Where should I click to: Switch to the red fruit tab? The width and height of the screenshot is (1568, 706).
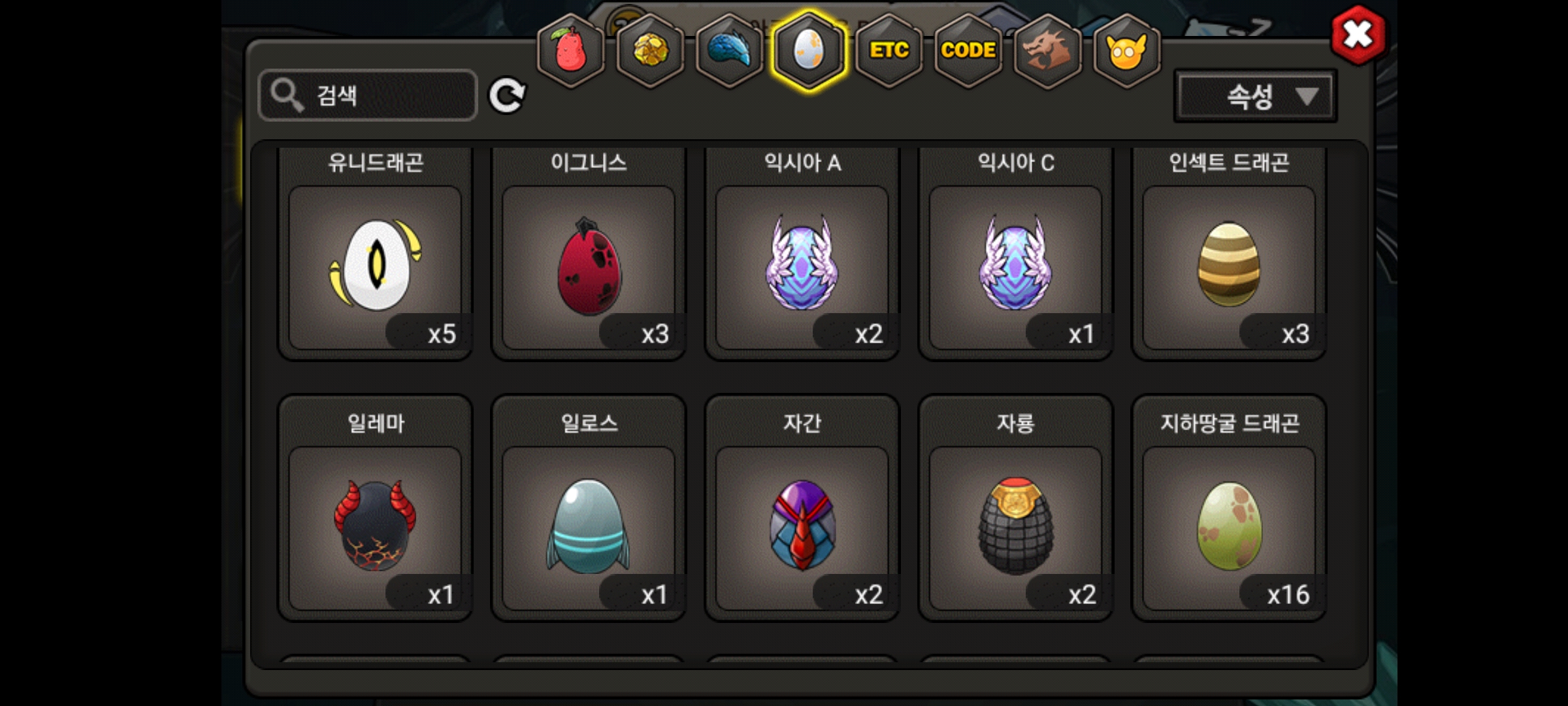(570, 51)
